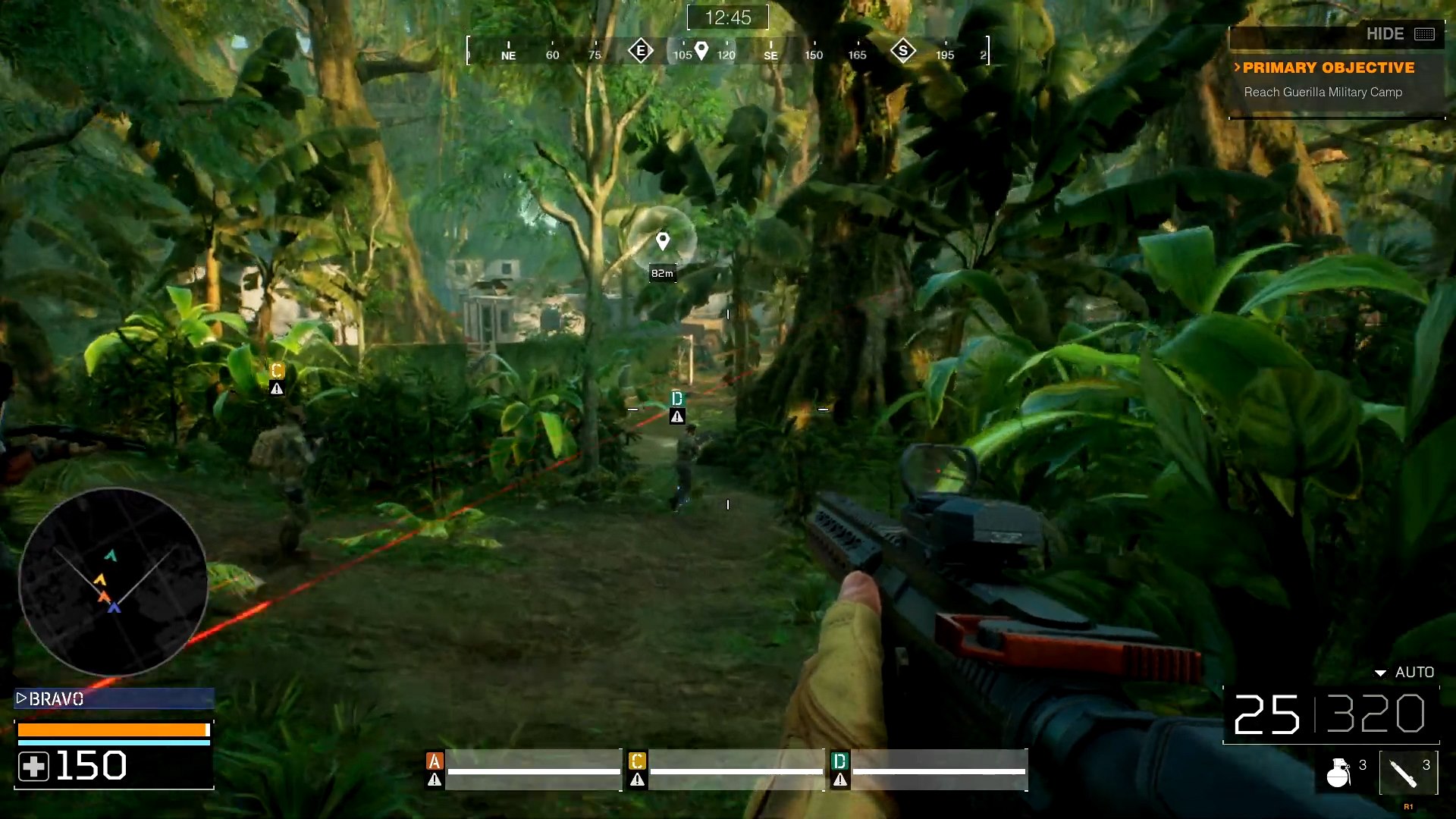Viewport: 1456px width, 819px height.
Task: Select the BRAVO squad label
Action: [x=114, y=698]
